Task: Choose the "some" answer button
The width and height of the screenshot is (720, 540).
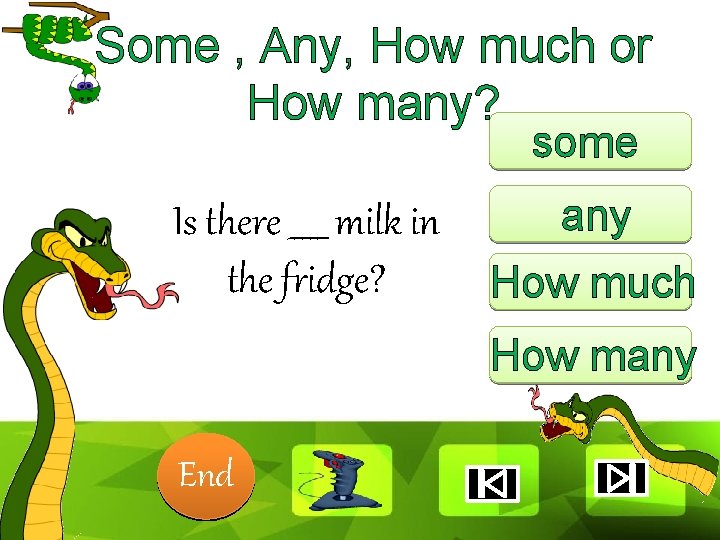Action: (x=589, y=142)
